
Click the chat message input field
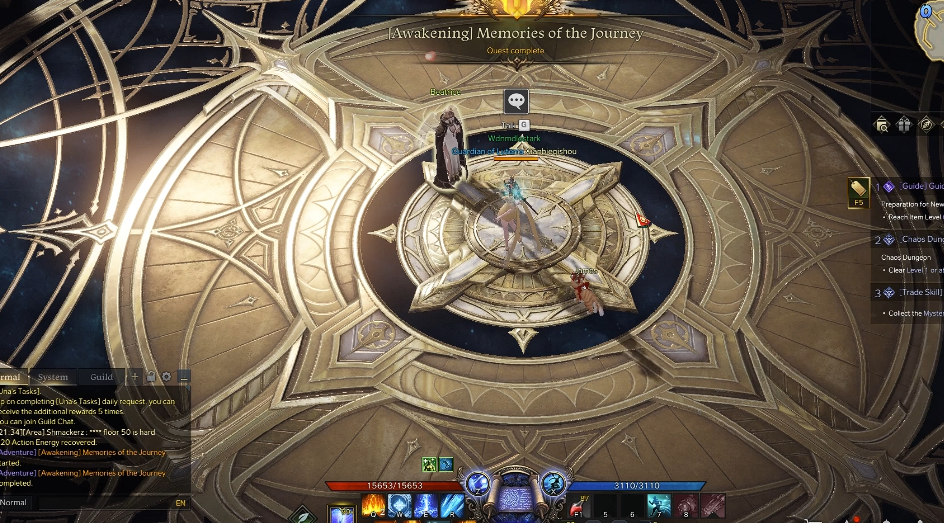coord(100,502)
